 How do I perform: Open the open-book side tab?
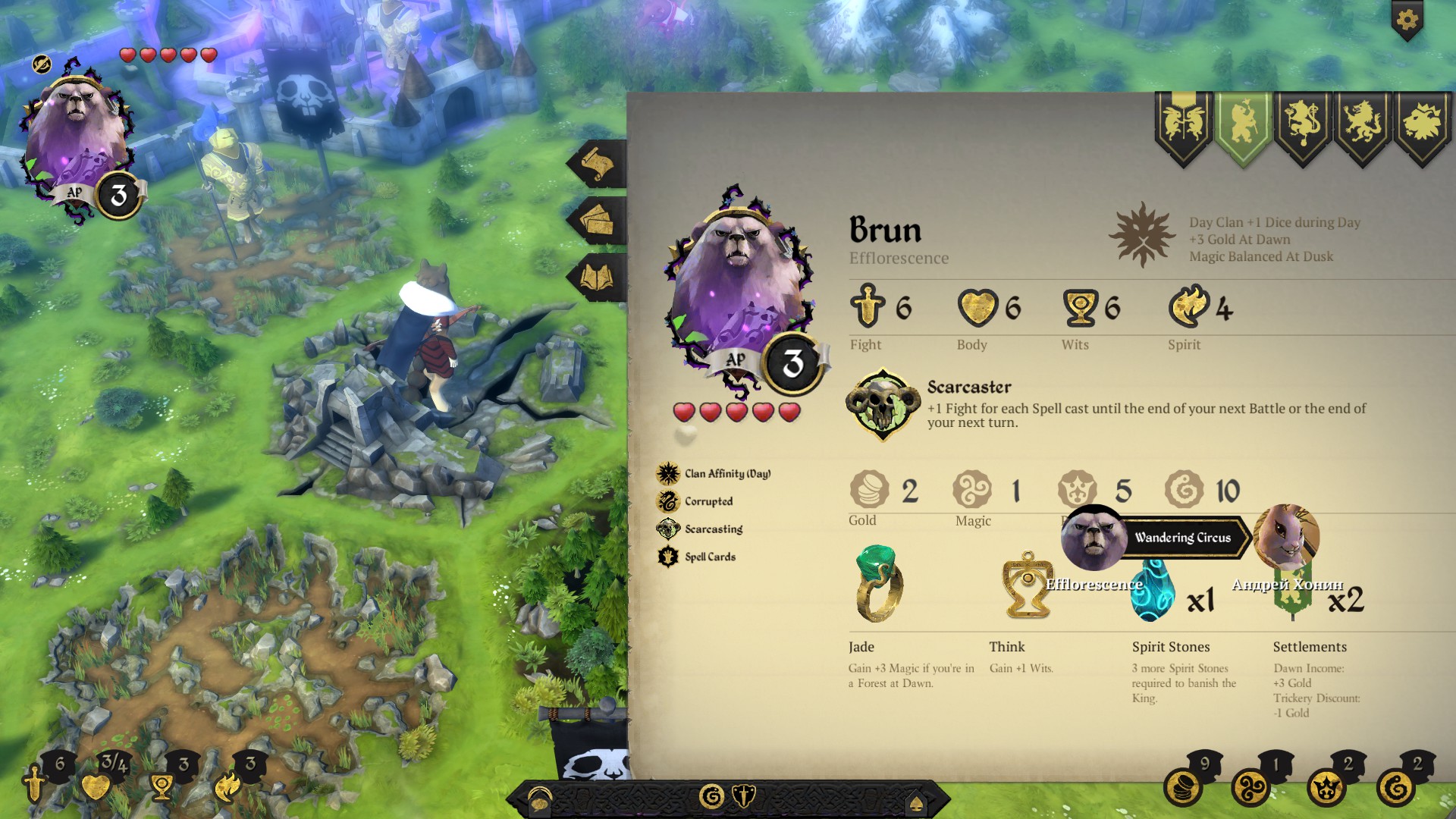pyautogui.click(x=598, y=278)
